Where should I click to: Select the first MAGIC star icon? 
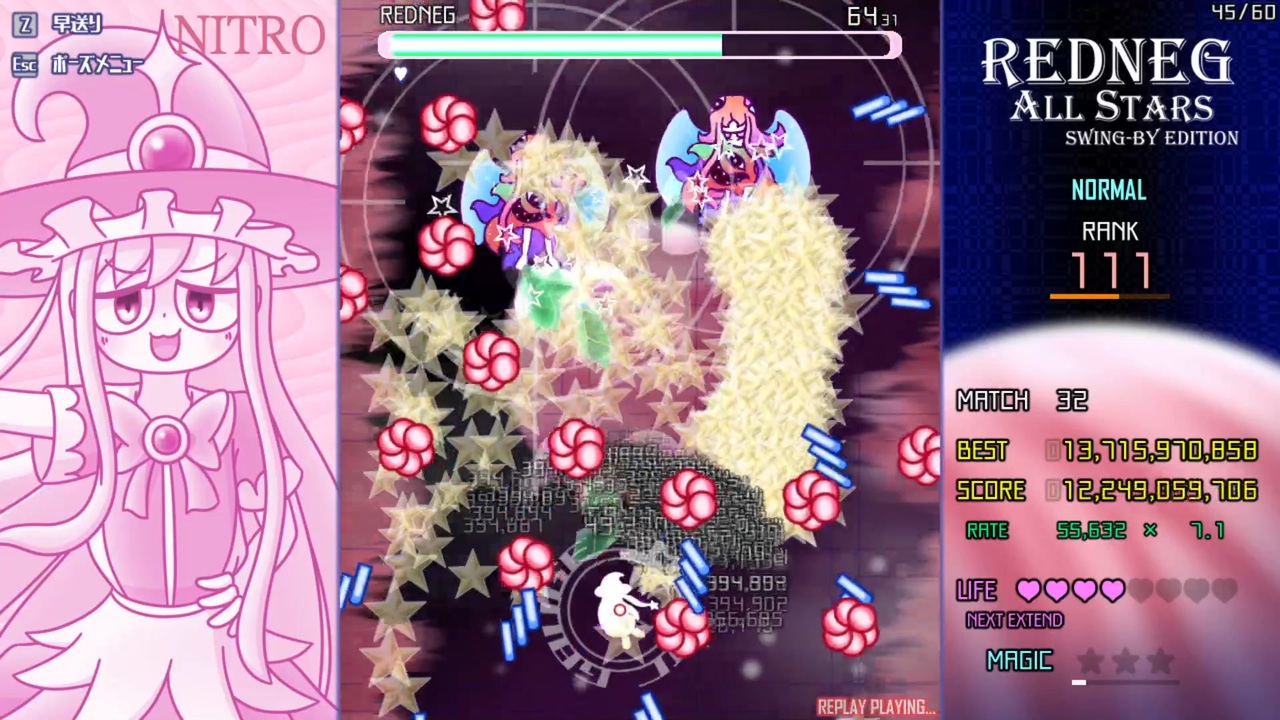[x=1090, y=659]
